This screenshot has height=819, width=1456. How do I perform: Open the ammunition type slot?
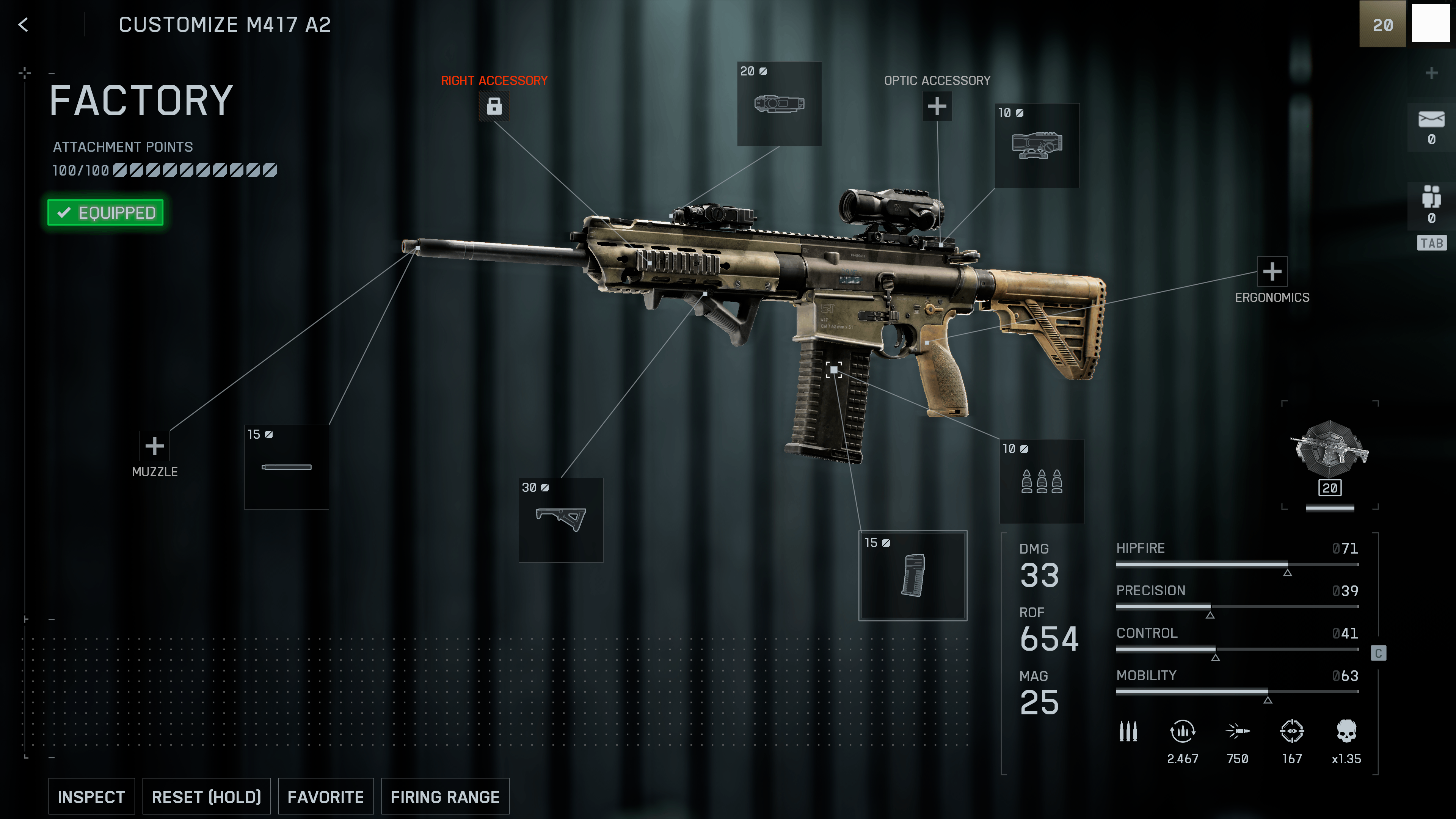point(1042,482)
